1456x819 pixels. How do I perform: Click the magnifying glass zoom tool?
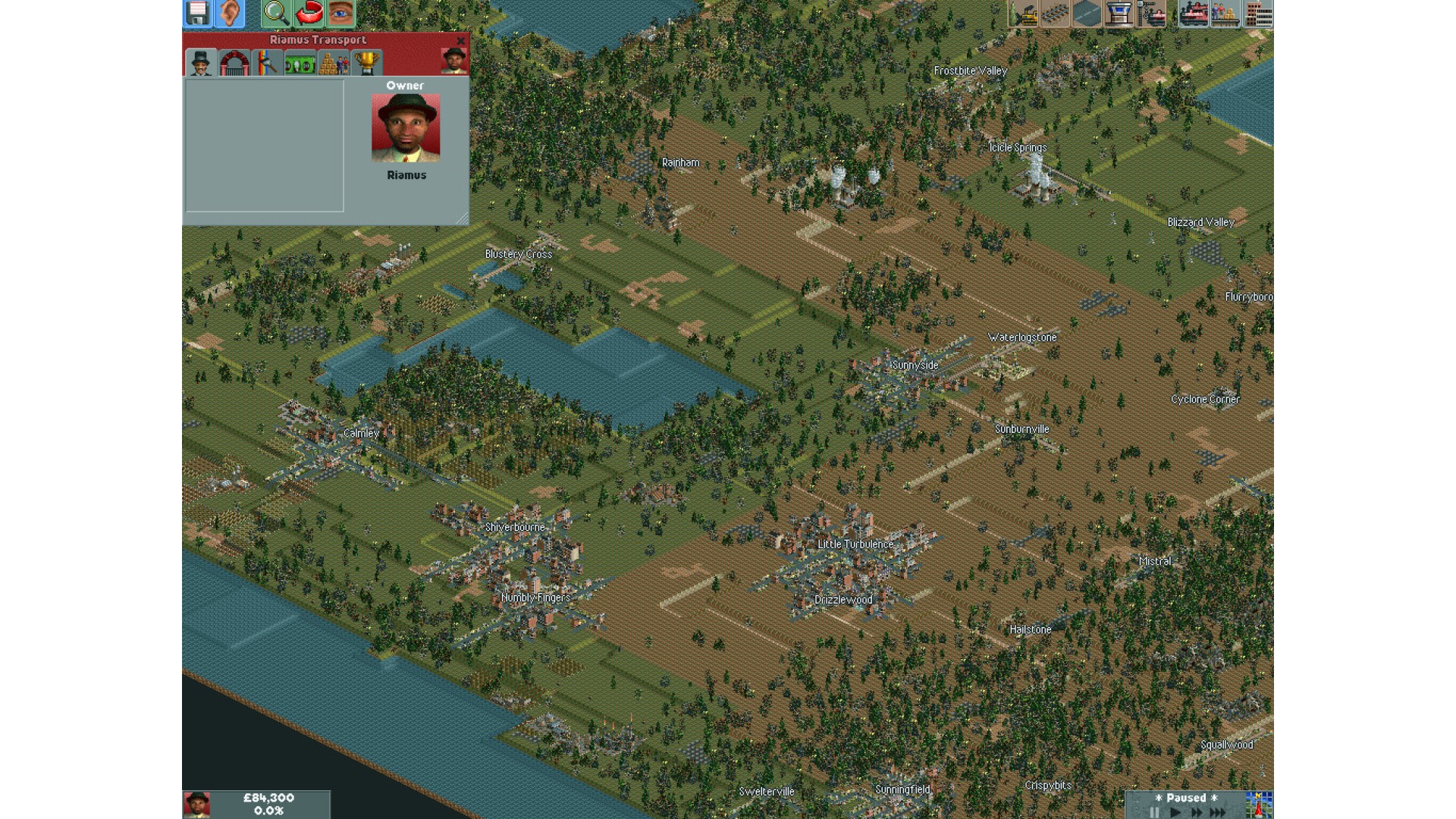(x=275, y=13)
